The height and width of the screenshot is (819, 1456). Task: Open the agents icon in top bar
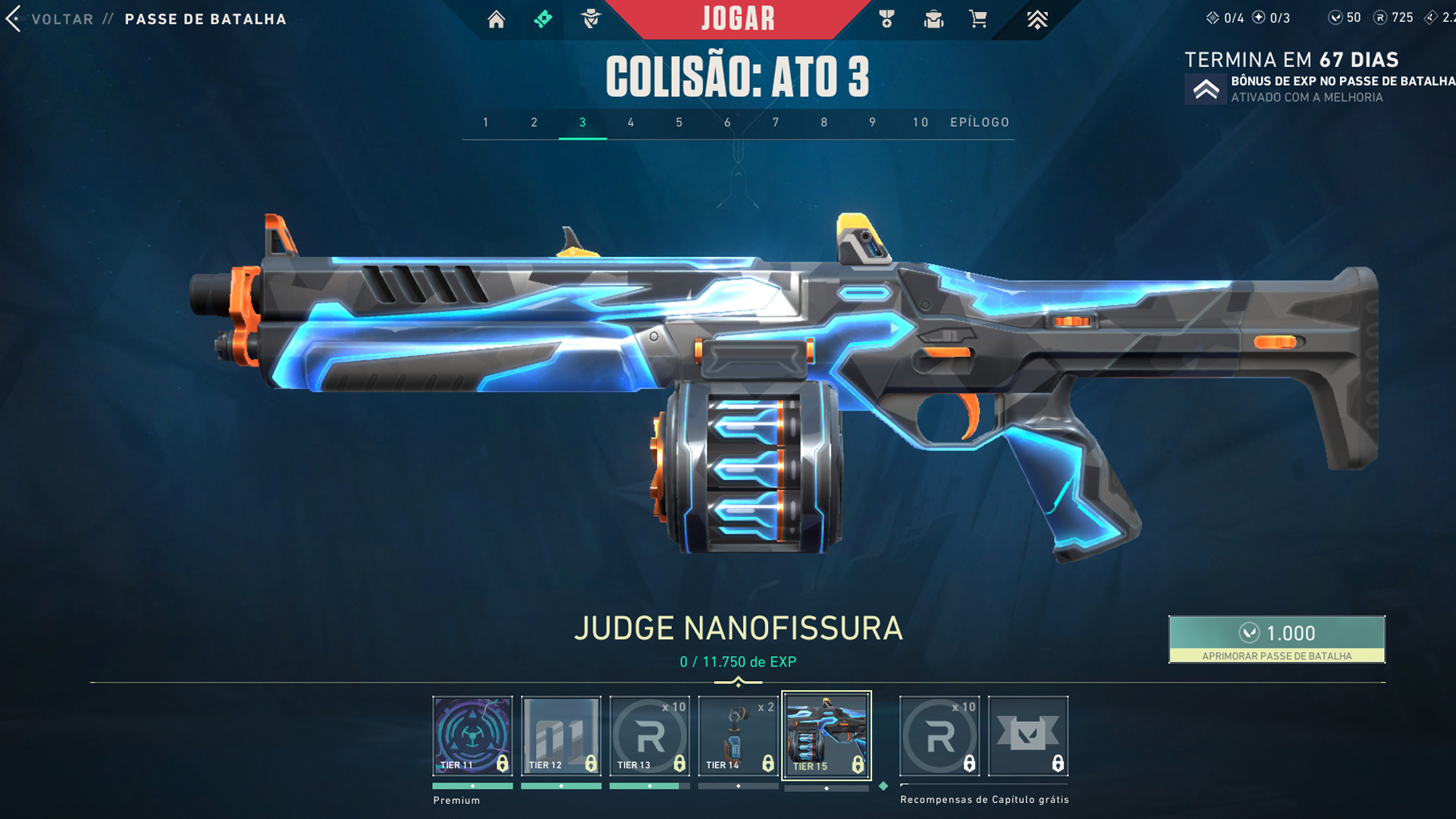[x=591, y=19]
